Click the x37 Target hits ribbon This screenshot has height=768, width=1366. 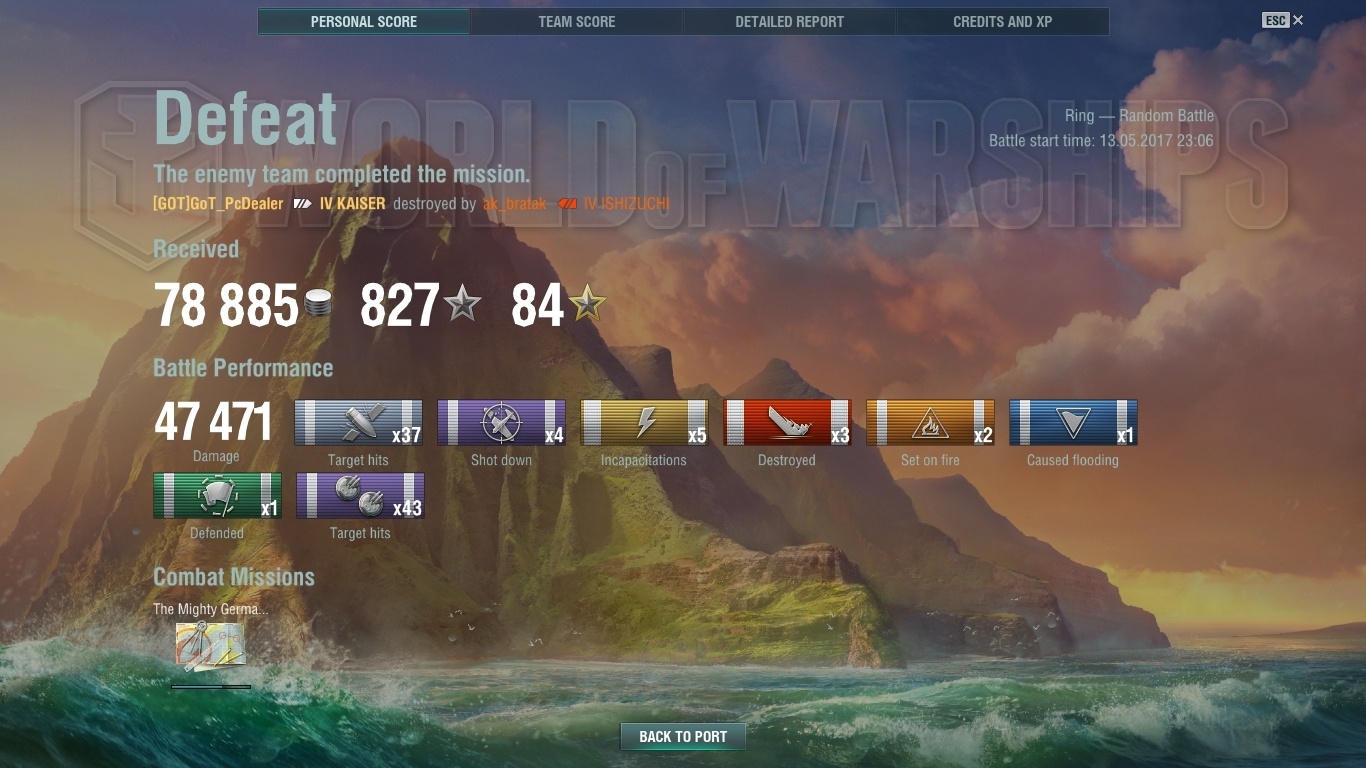(x=358, y=423)
